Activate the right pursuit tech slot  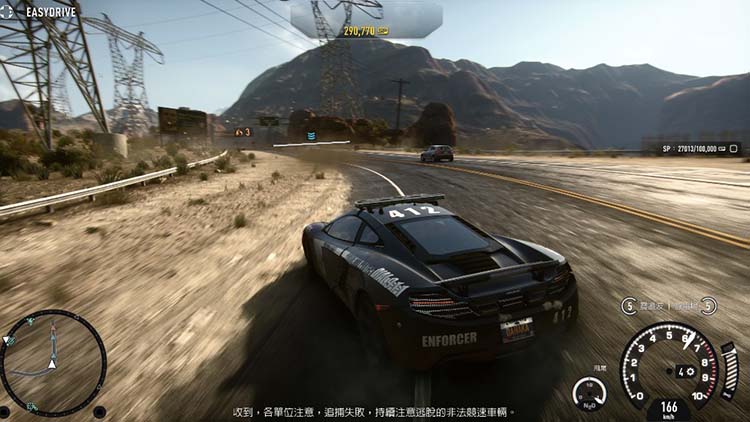click(708, 306)
